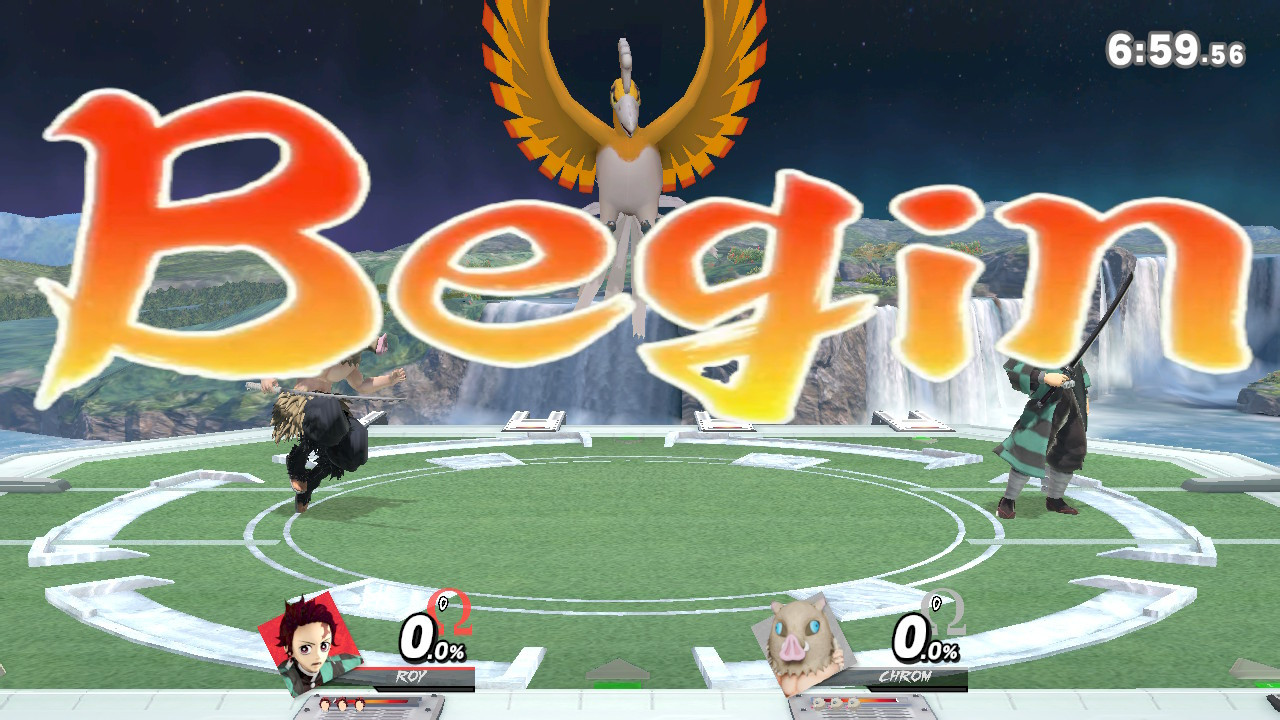Viewport: 1280px width, 720px height.
Task: Select the ROY name label on the red banner
Action: (x=410, y=675)
